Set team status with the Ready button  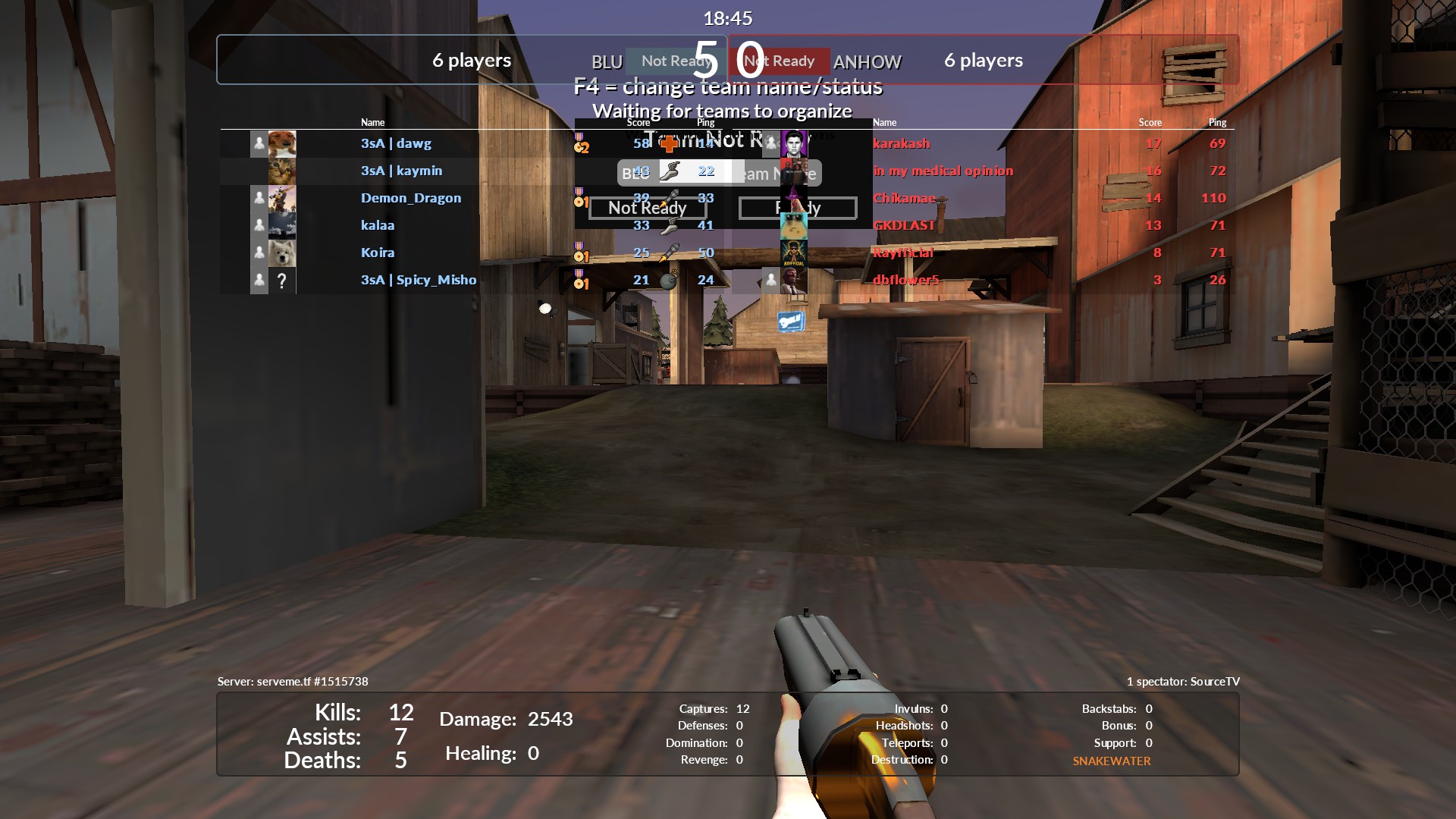coord(798,208)
